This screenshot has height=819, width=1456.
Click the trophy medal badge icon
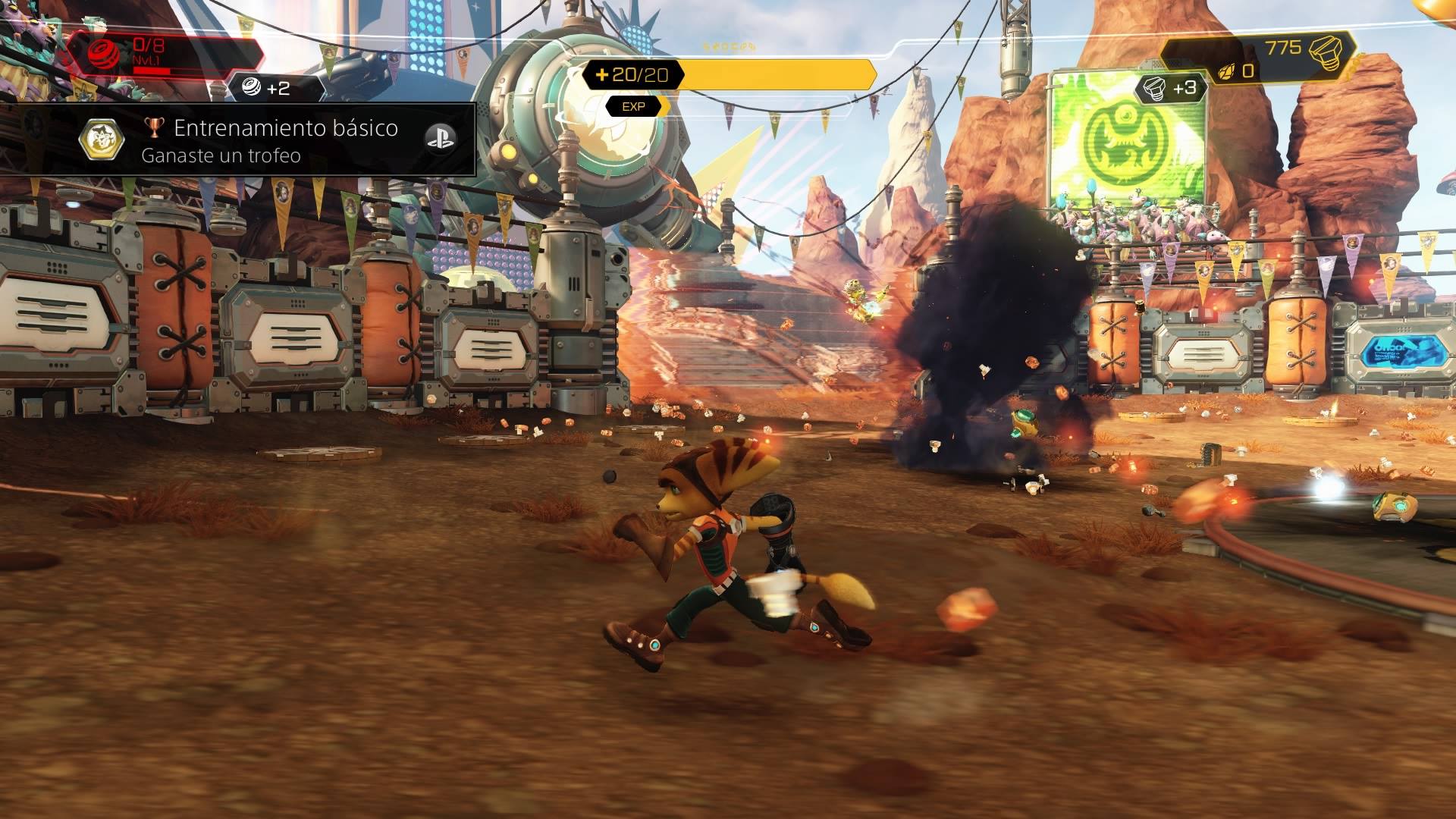point(102,139)
